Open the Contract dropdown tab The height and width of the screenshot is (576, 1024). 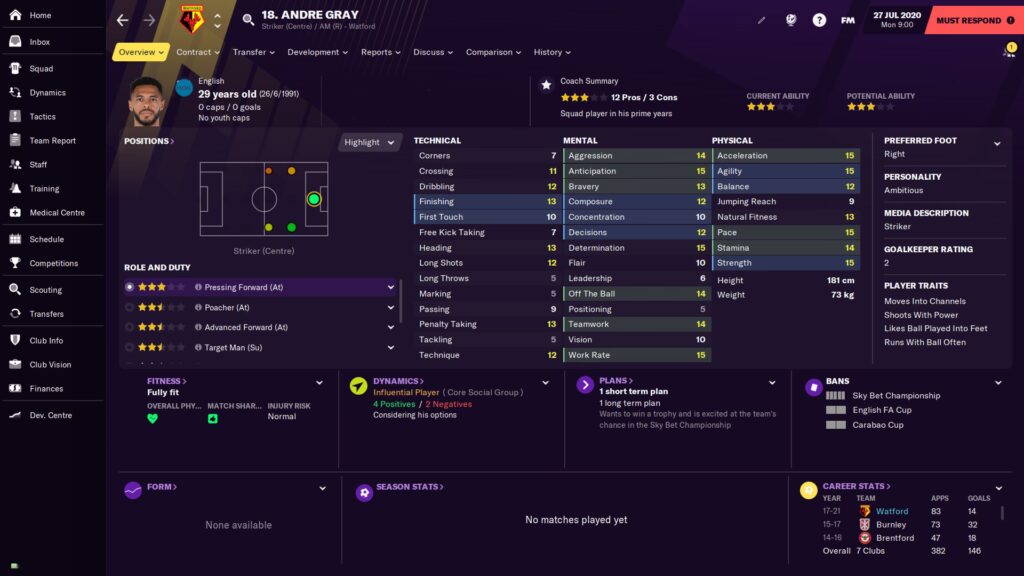(x=198, y=52)
